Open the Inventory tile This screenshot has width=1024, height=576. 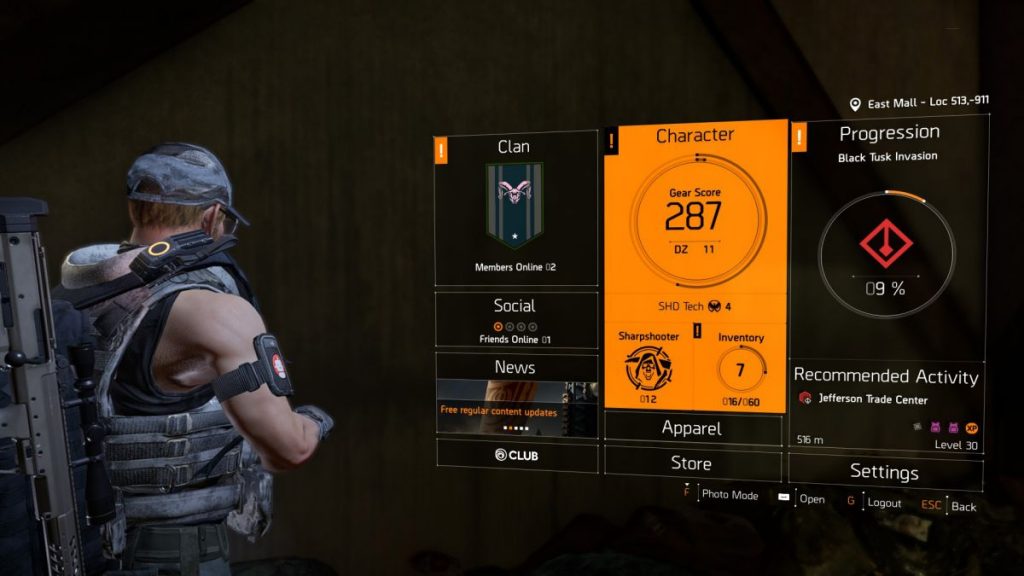pyautogui.click(x=740, y=365)
